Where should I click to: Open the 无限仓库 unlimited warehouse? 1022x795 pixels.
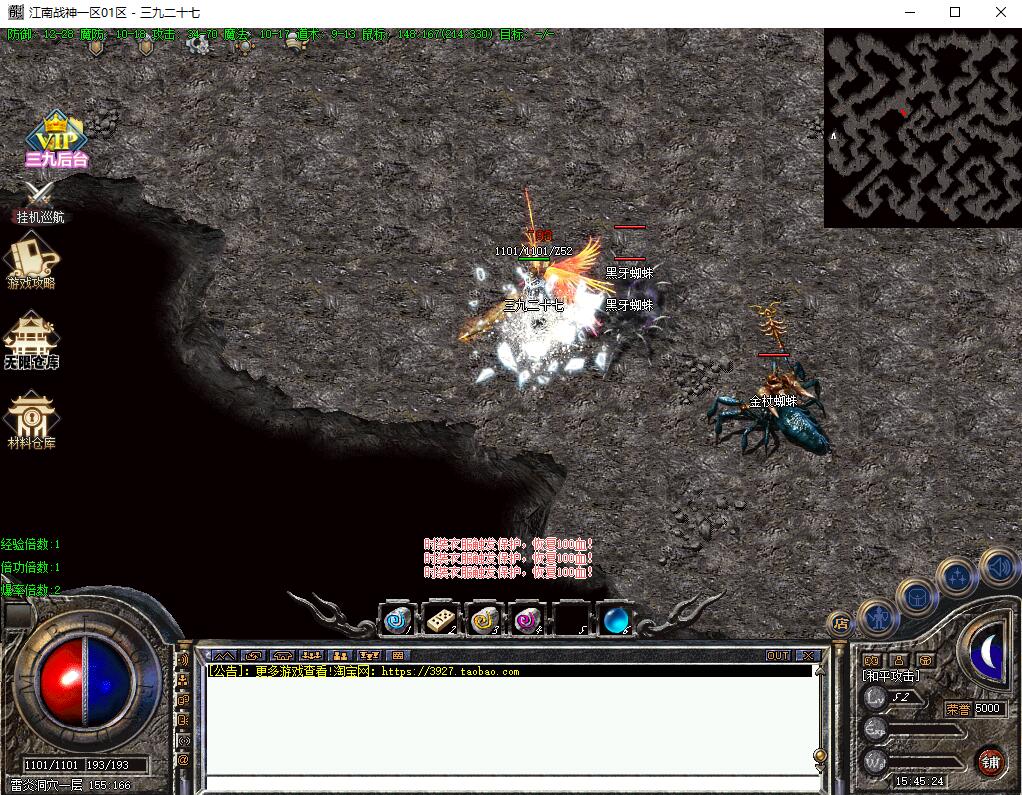[31, 340]
